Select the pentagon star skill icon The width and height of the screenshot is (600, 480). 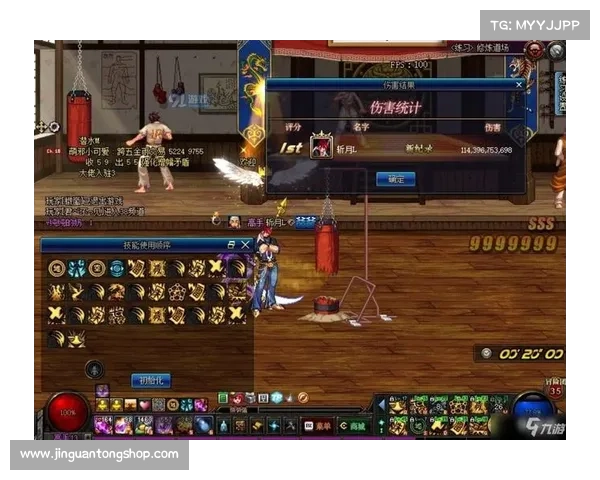click(176, 291)
